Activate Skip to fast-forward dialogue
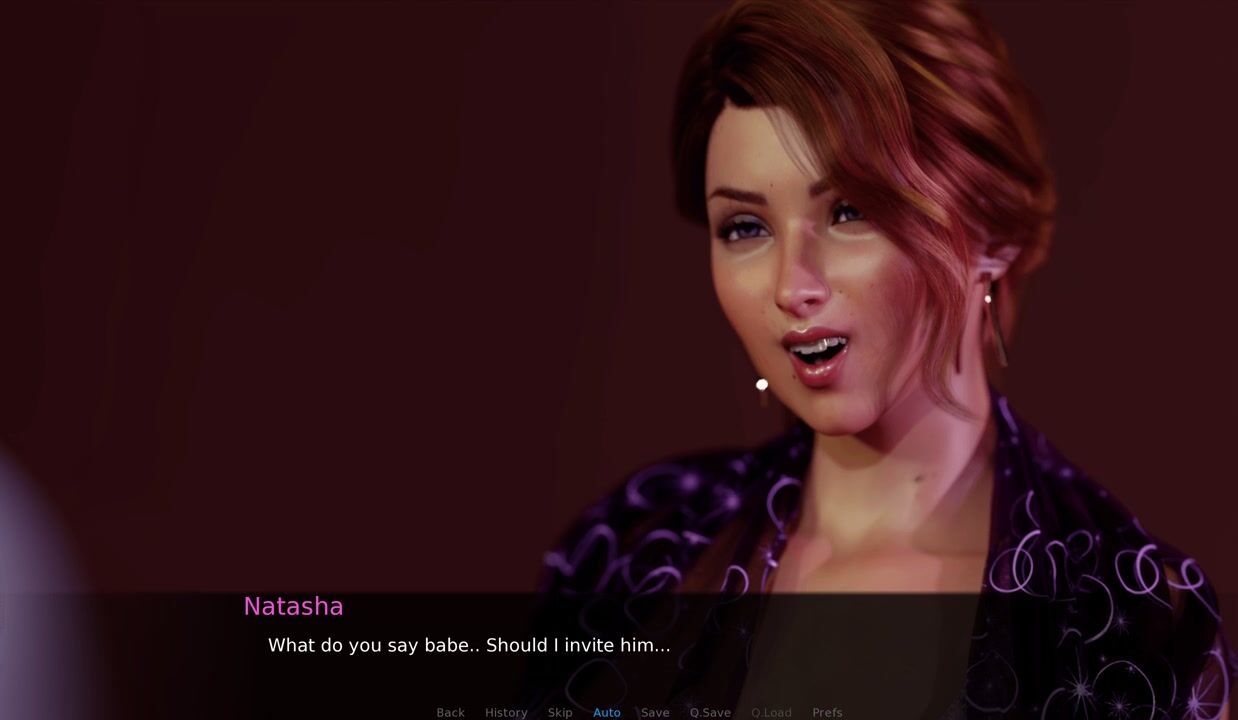Viewport: 1238px width, 720px height. click(560, 712)
